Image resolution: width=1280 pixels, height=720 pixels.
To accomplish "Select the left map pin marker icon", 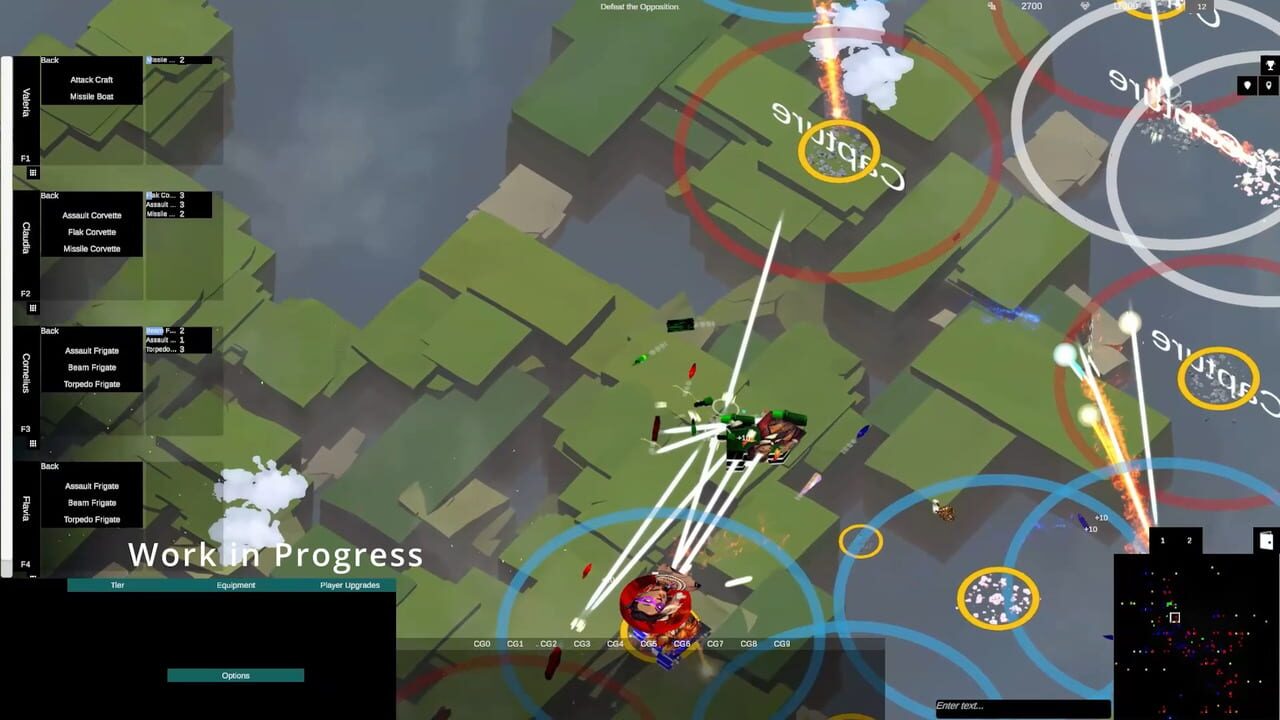I will click(x=1247, y=86).
